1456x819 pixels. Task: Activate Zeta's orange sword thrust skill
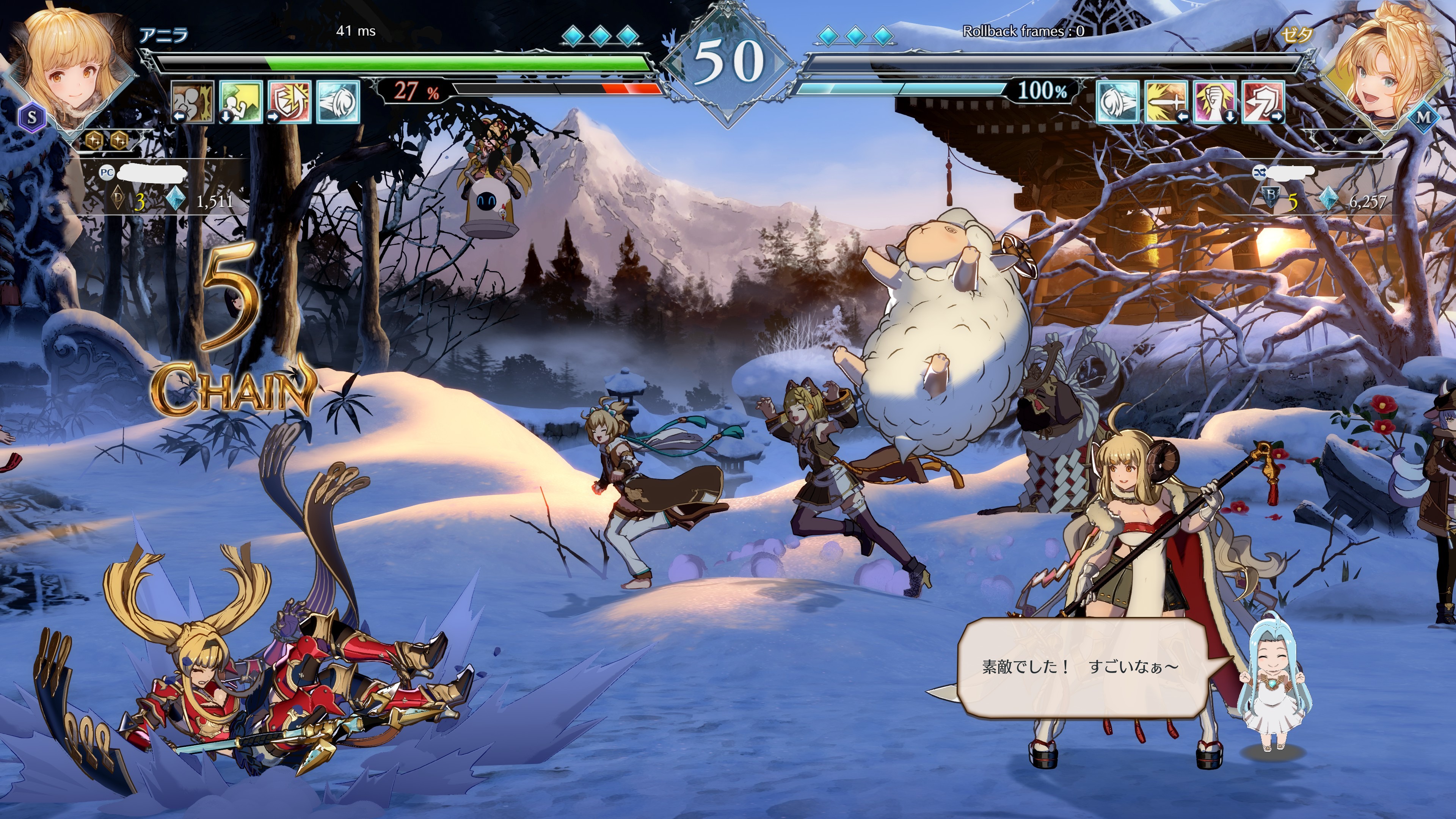pyautogui.click(x=1166, y=102)
